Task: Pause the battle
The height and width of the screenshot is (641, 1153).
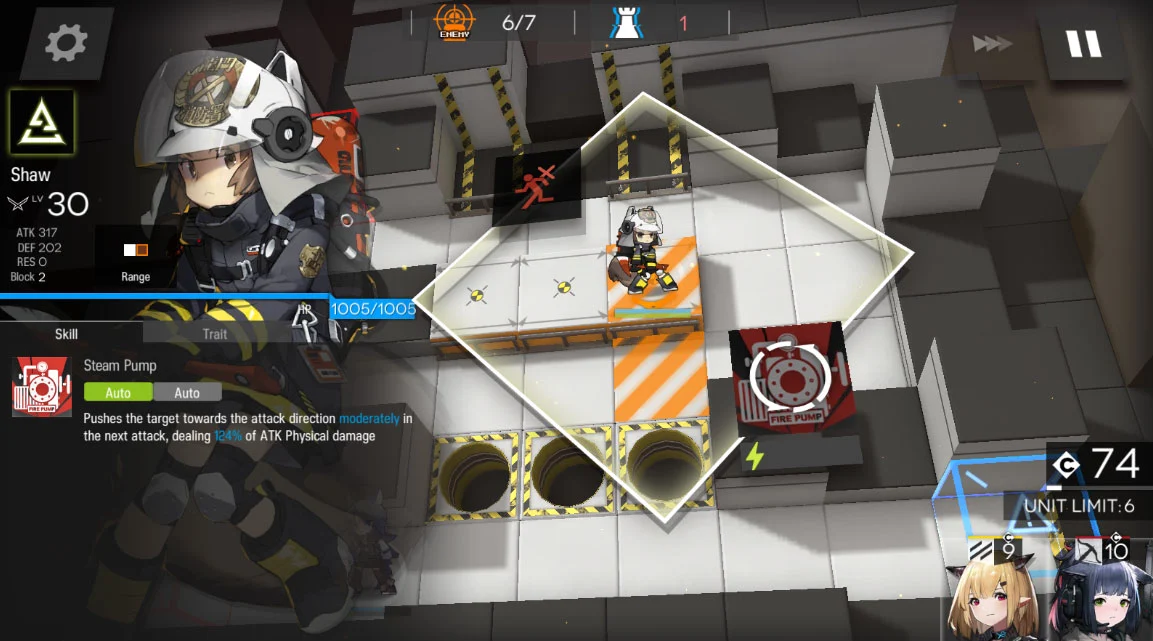Action: pyautogui.click(x=1083, y=44)
